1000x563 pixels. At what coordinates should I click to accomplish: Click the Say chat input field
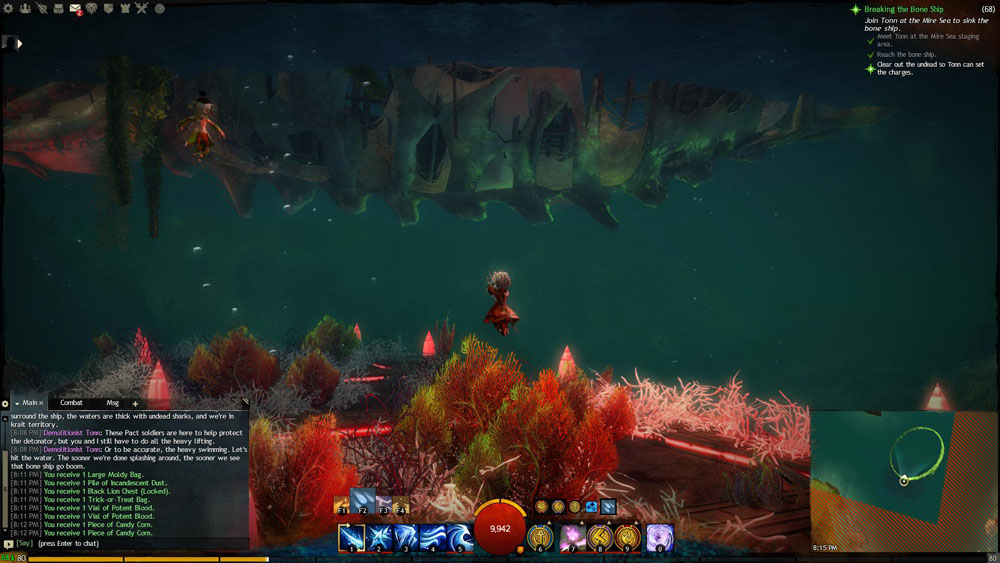pos(130,544)
